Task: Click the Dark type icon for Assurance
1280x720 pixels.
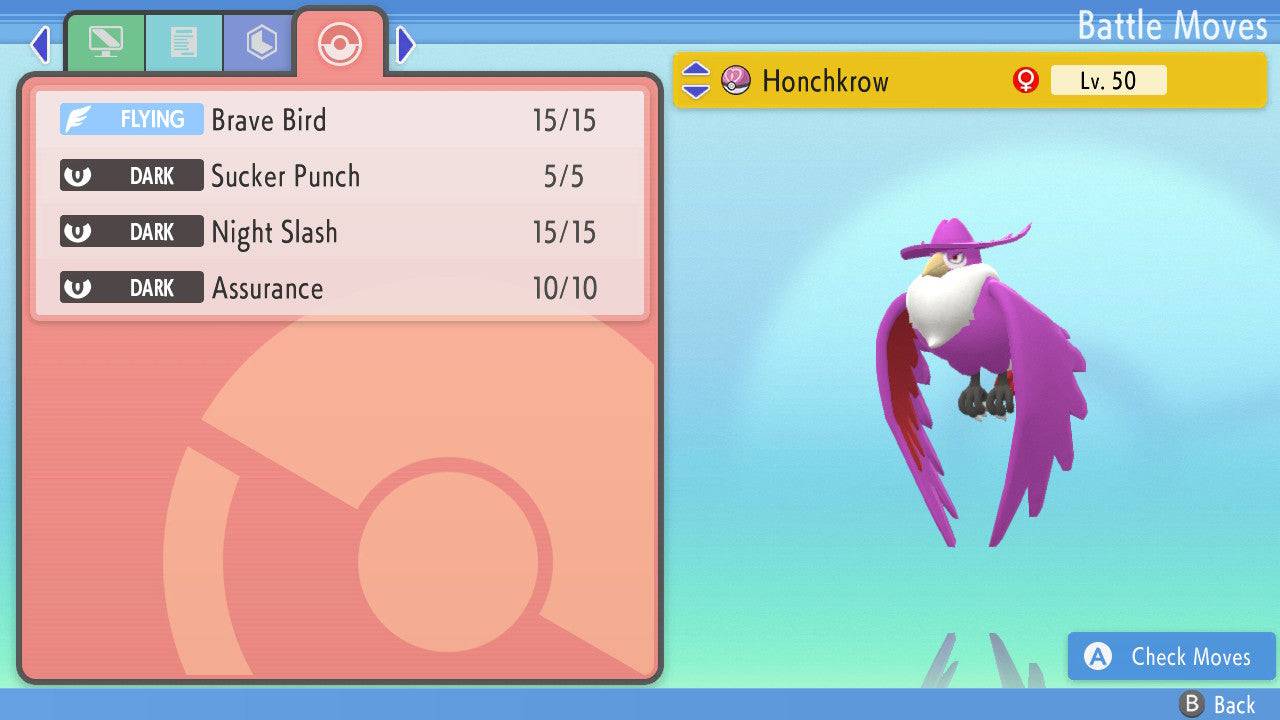Action: (131, 287)
